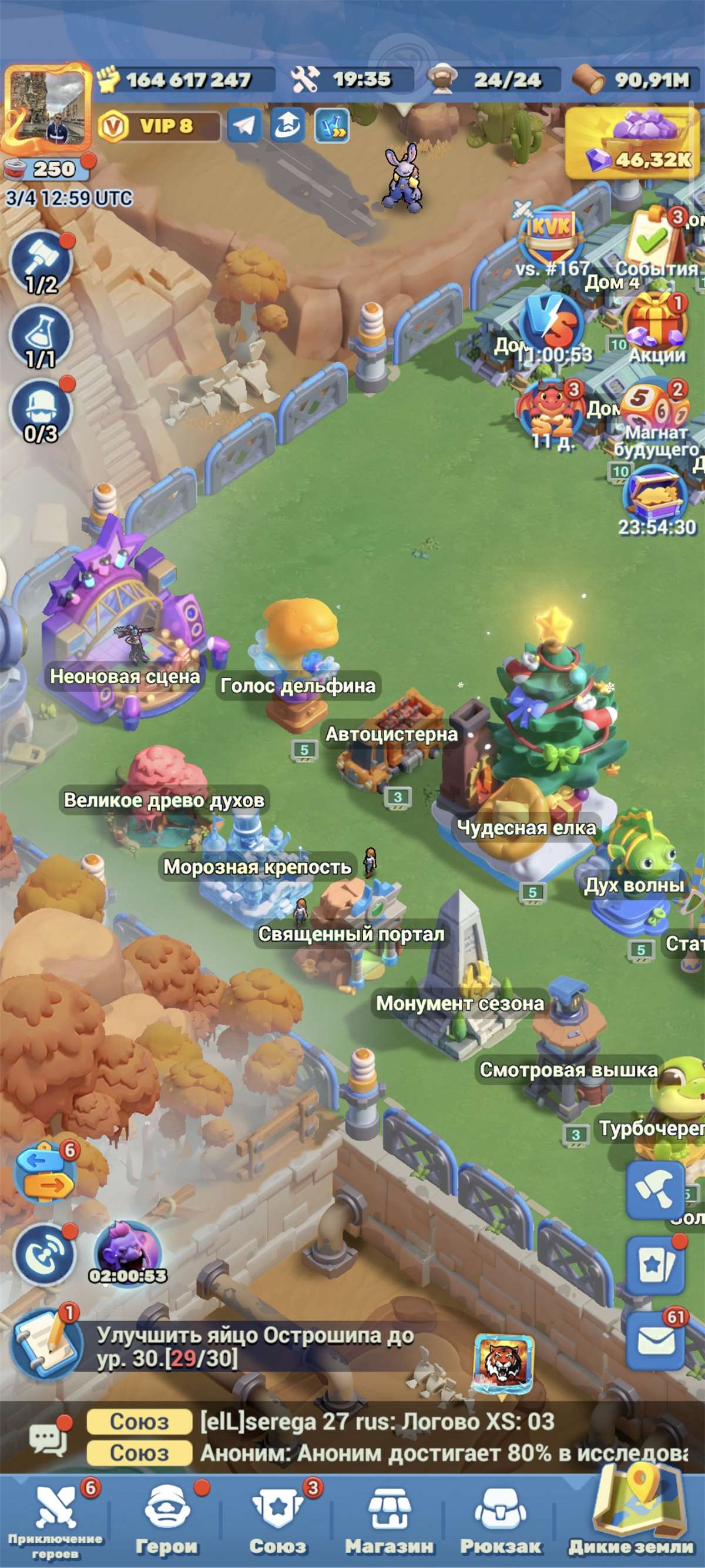
Task: Open the treasure chest timer reward
Action: click(656, 496)
